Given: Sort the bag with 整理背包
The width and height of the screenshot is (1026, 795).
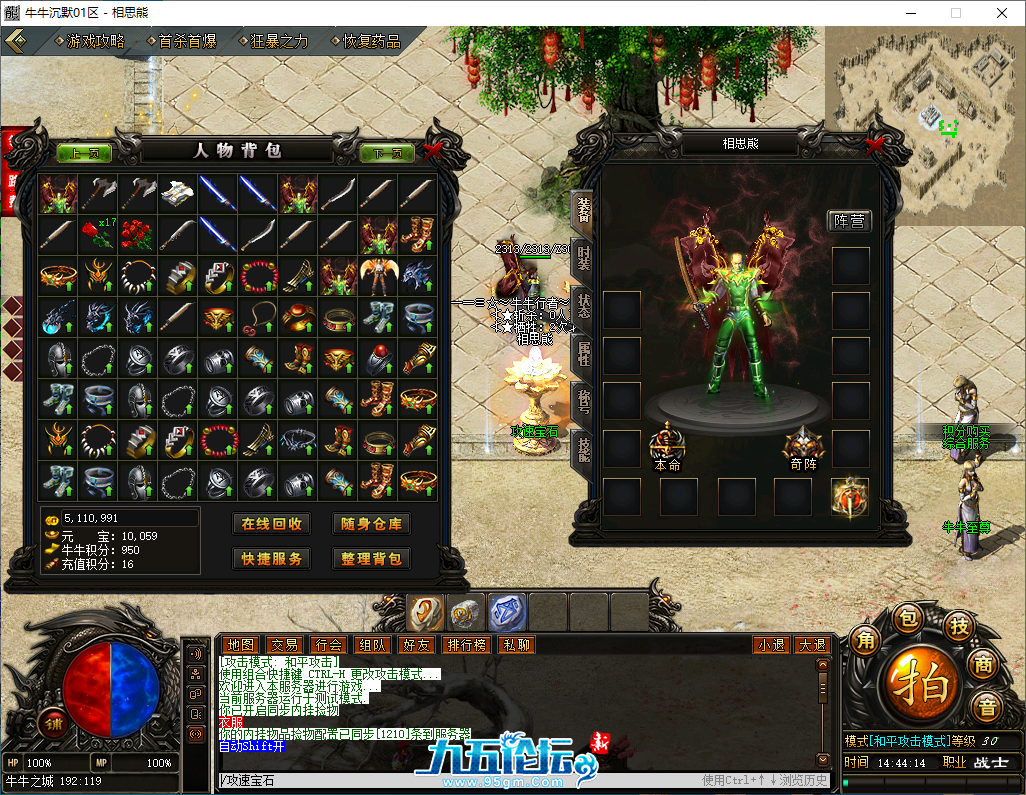Looking at the screenshot, I should 371,559.
